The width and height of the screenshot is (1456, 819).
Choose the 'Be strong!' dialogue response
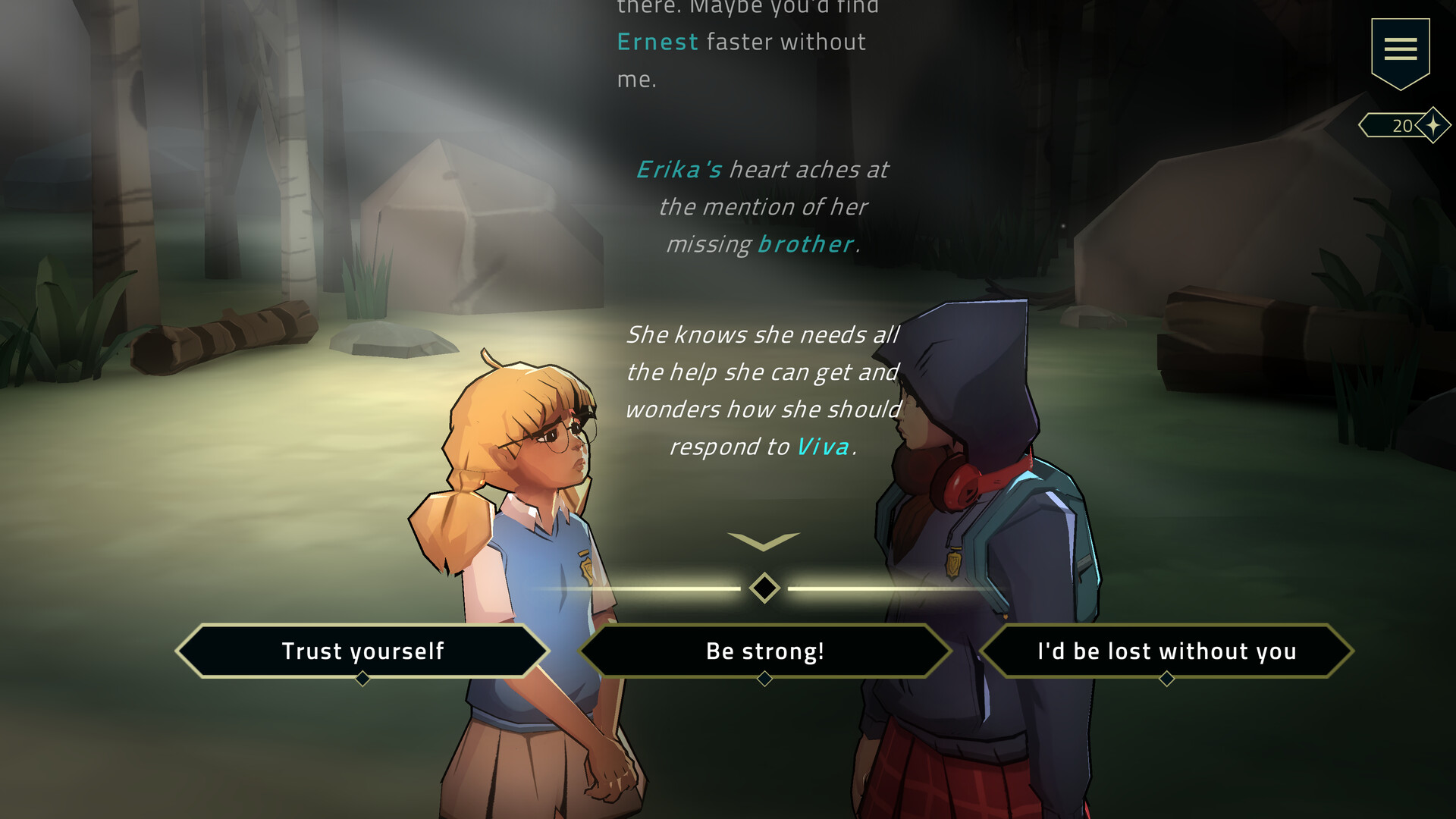(x=764, y=651)
